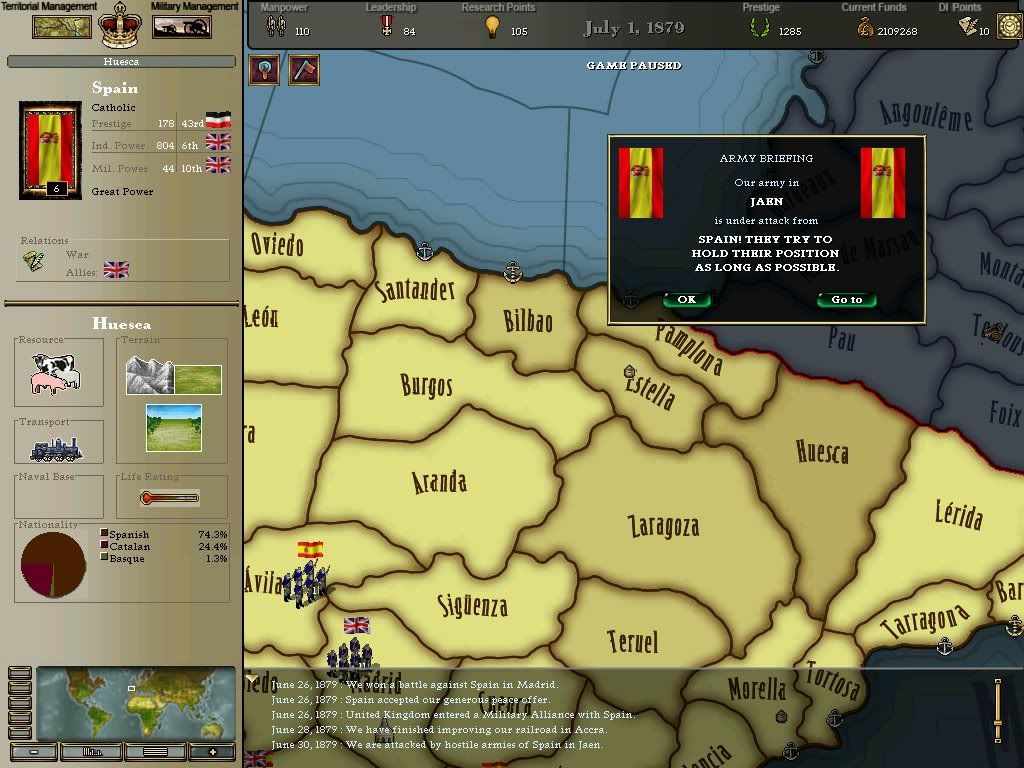Click the horizontal lines button below minimap
The height and width of the screenshot is (768, 1024).
click(x=154, y=752)
